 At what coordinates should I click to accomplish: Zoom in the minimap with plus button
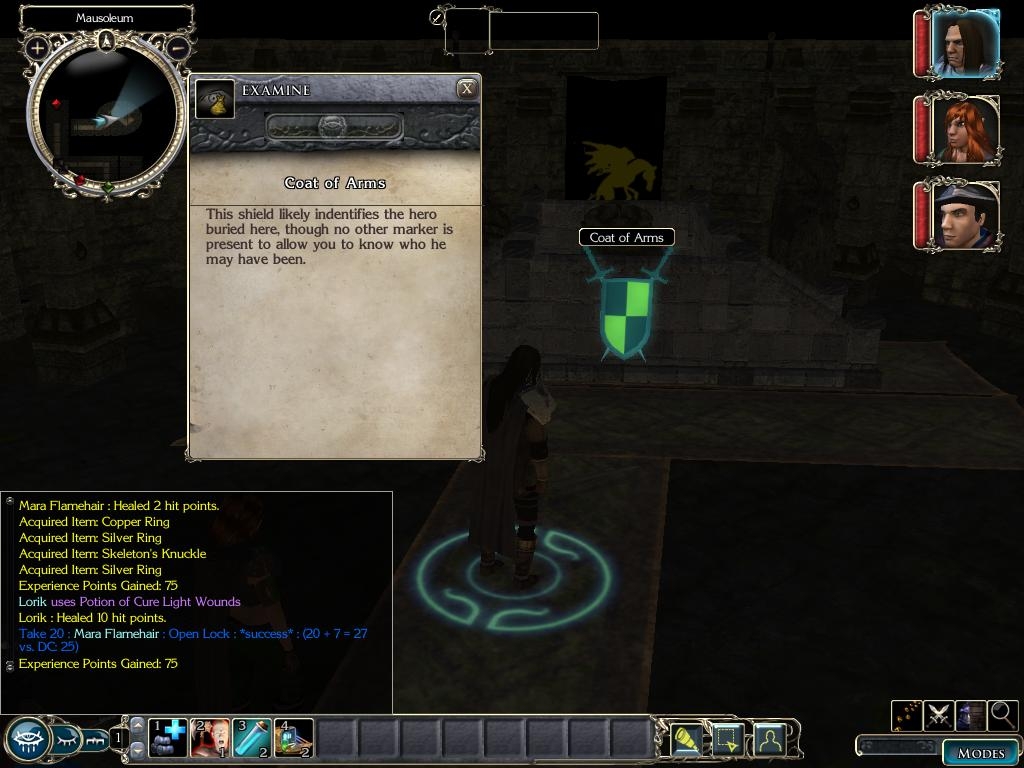pos(38,47)
